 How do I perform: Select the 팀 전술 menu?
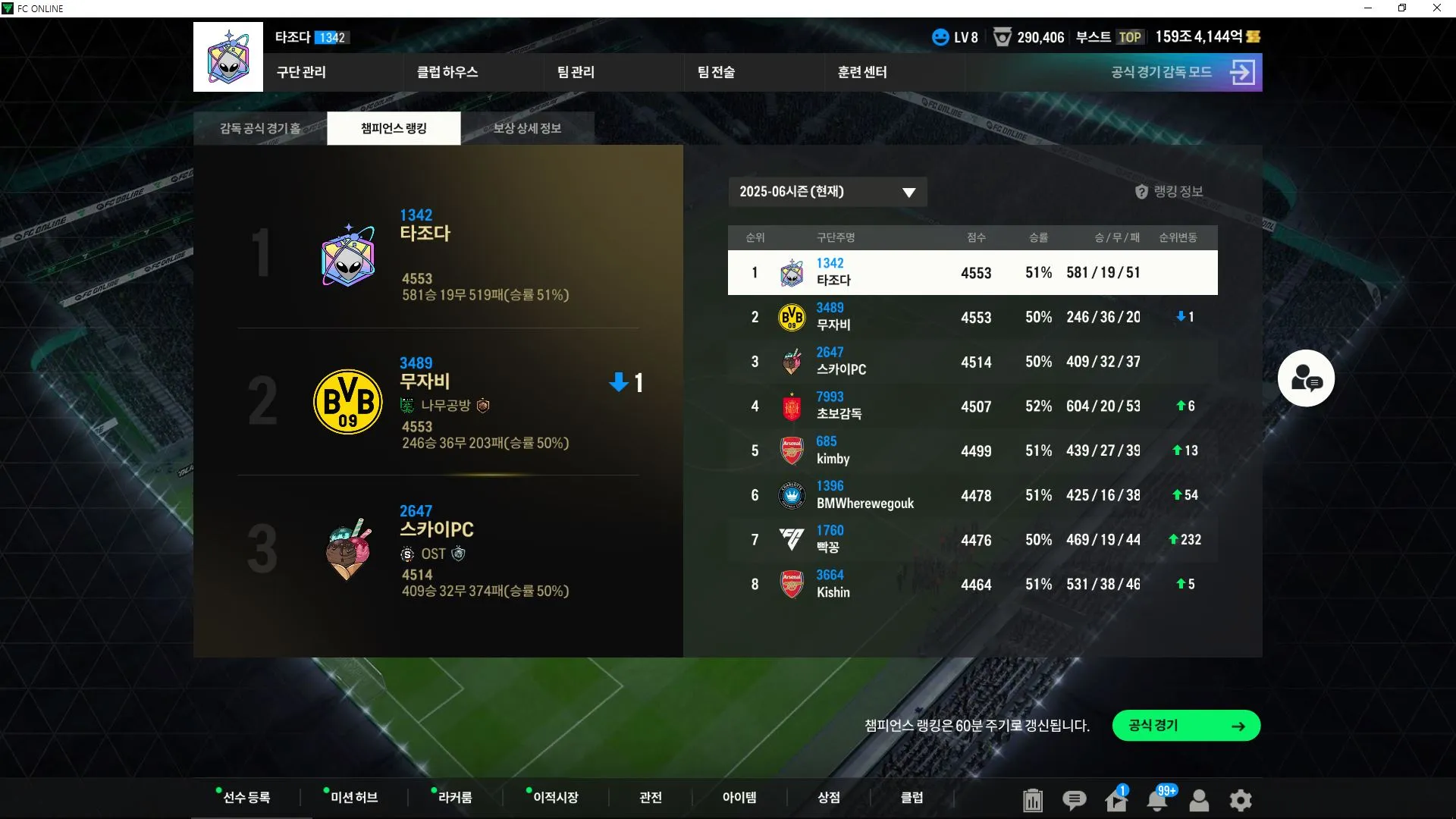pos(716,72)
